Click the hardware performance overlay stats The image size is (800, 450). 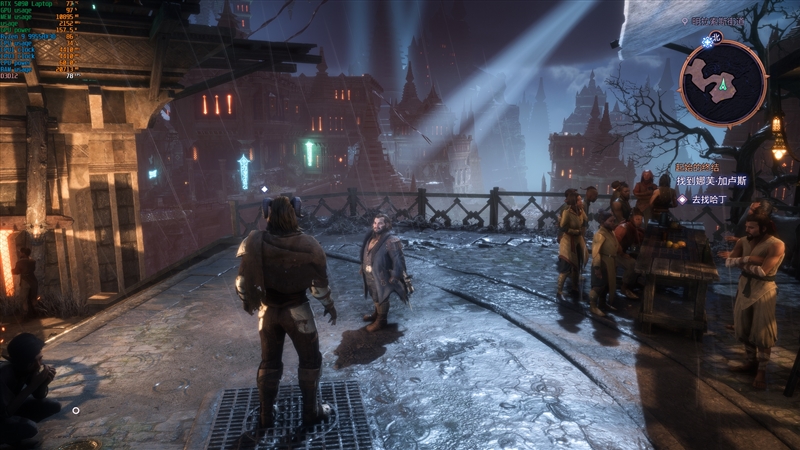tap(40, 40)
